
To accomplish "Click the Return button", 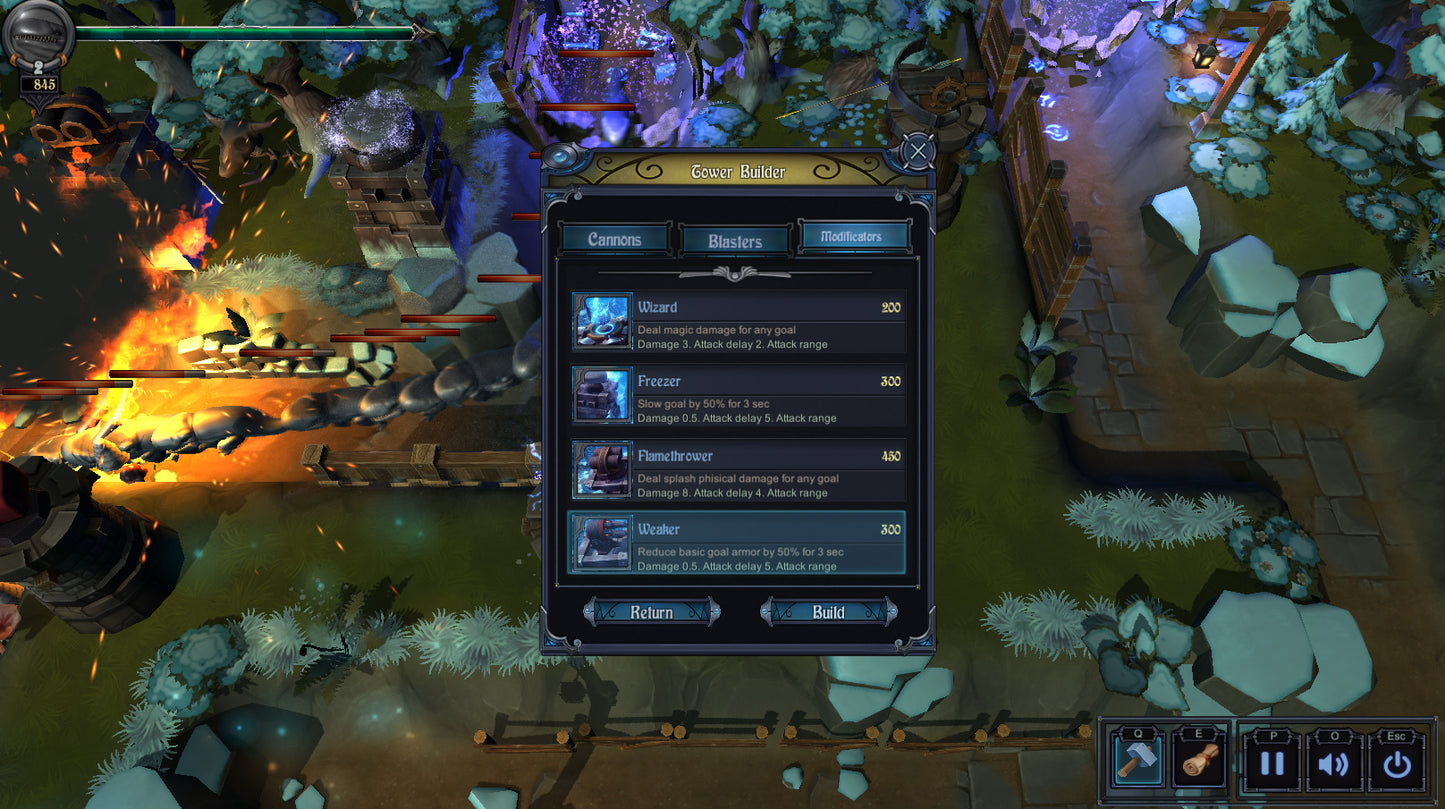I will pyautogui.click(x=651, y=612).
